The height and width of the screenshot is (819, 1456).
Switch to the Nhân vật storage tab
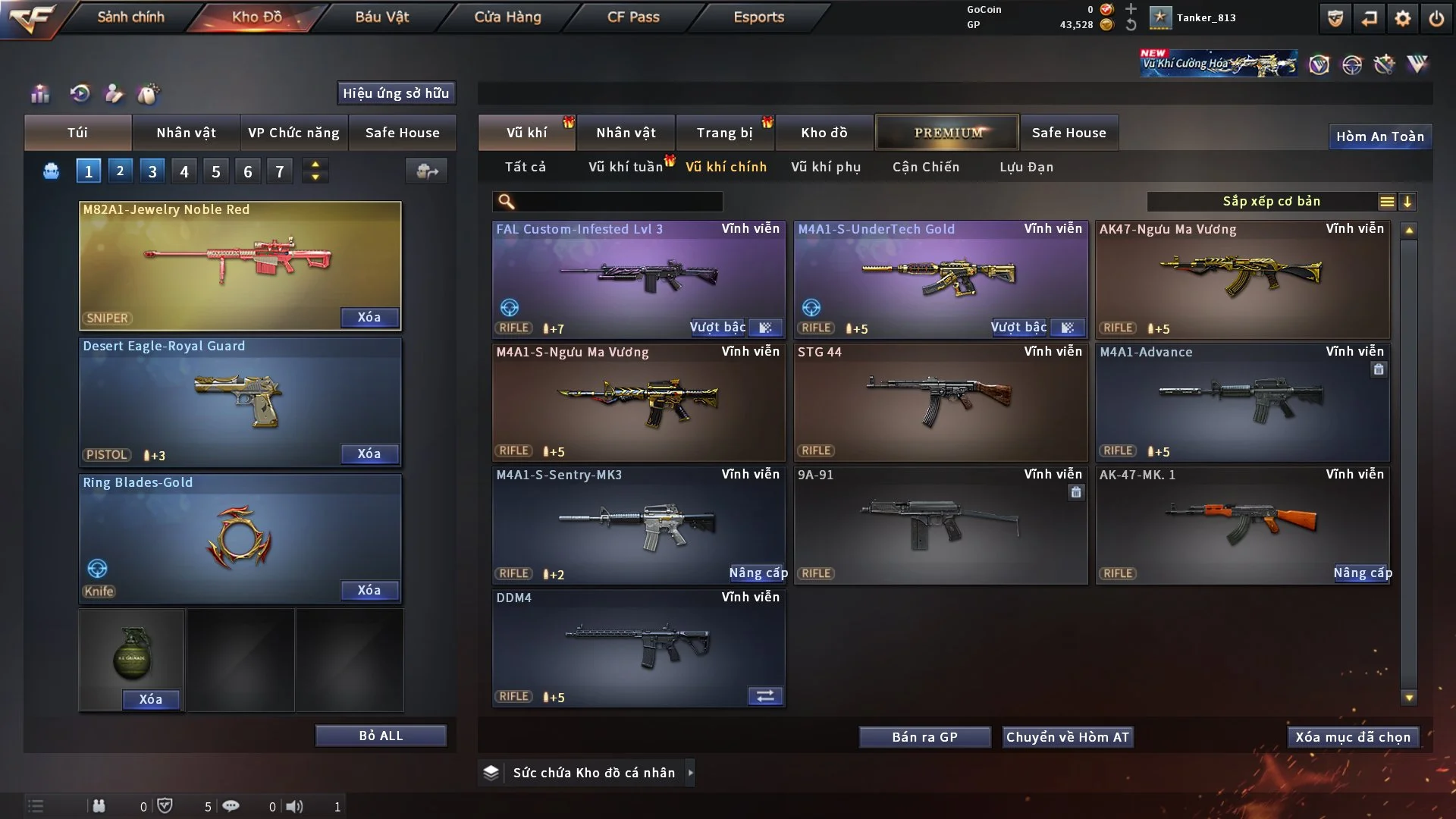click(x=626, y=133)
